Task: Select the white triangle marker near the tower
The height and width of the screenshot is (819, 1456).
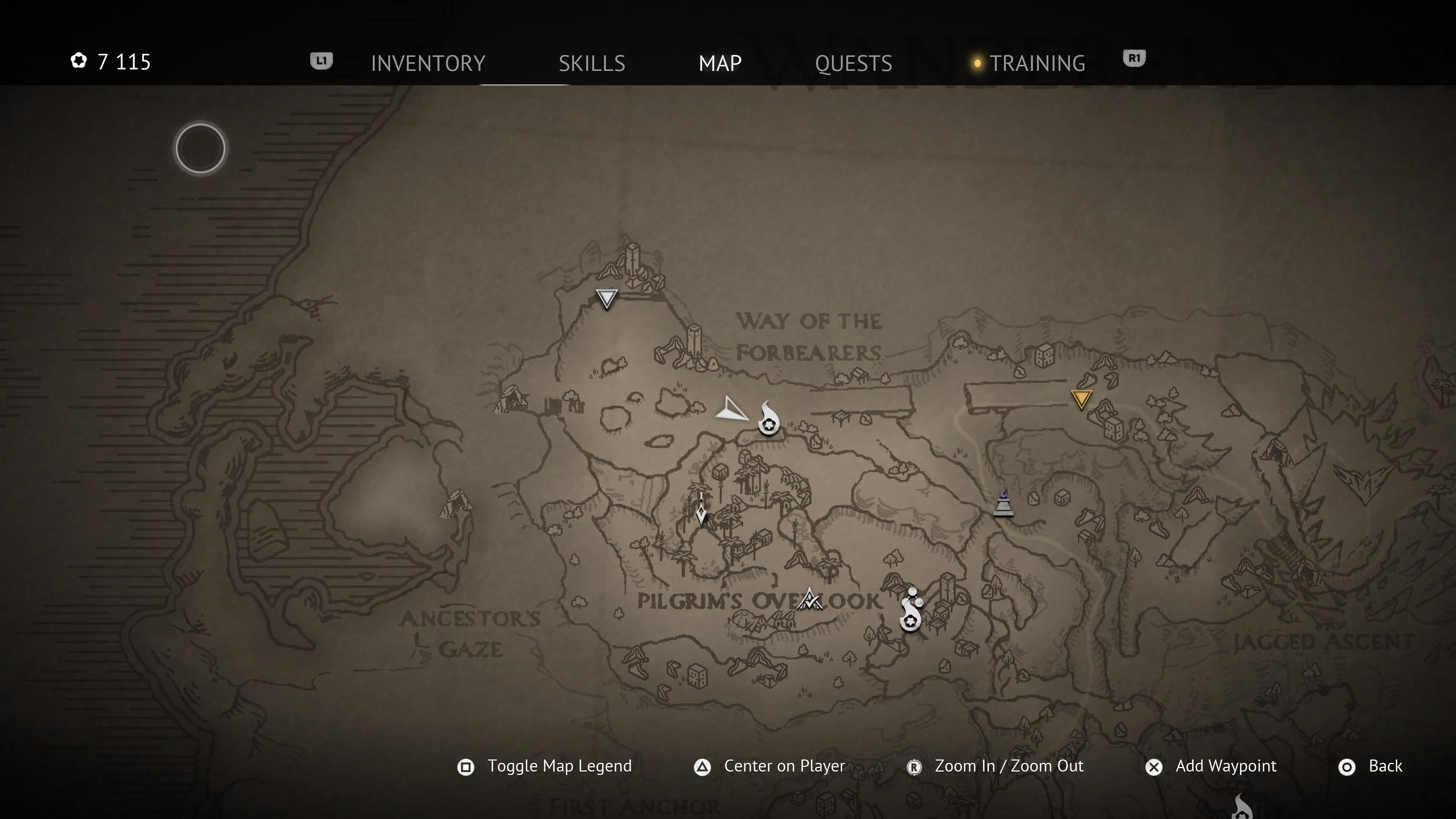Action: pyautogui.click(x=607, y=298)
